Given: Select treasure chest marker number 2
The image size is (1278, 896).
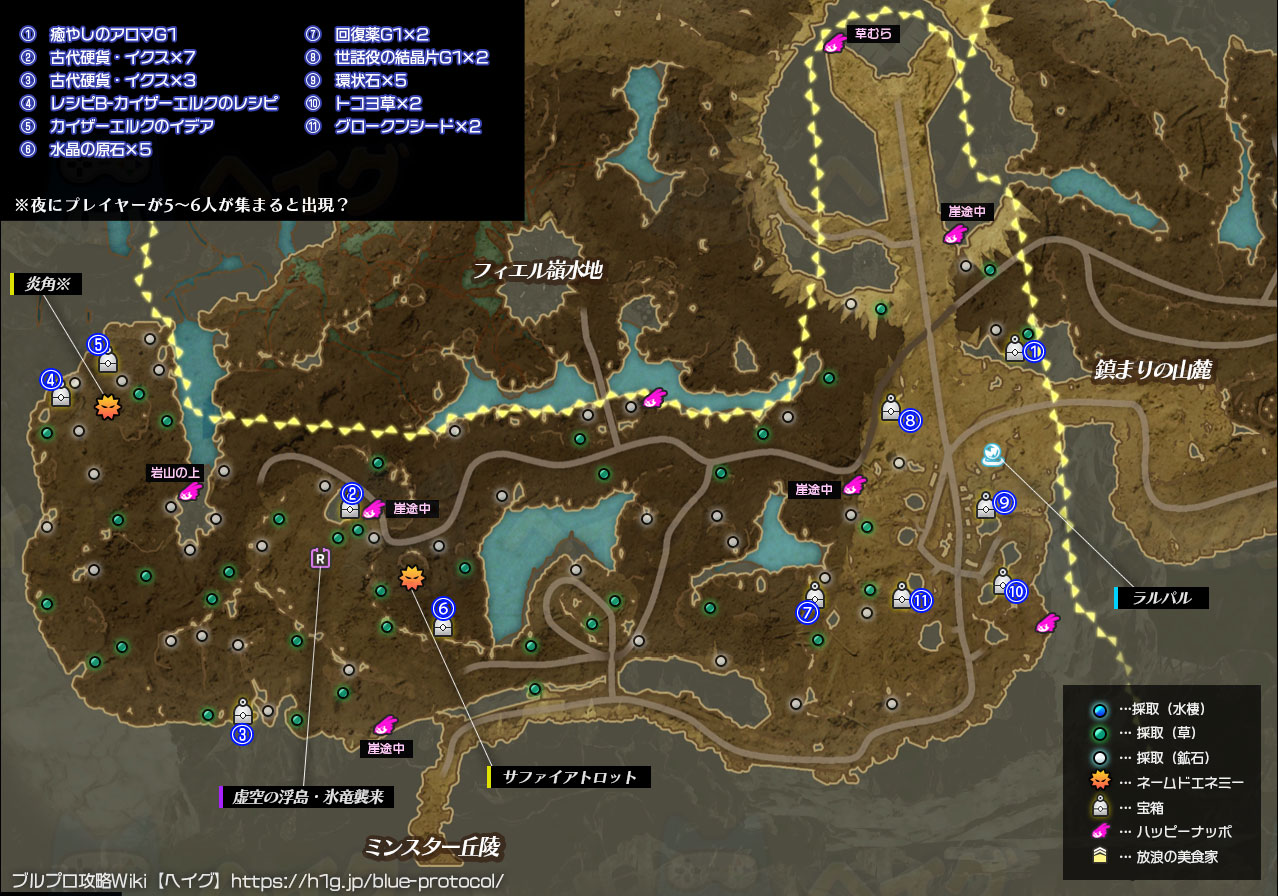Looking at the screenshot, I should [350, 507].
